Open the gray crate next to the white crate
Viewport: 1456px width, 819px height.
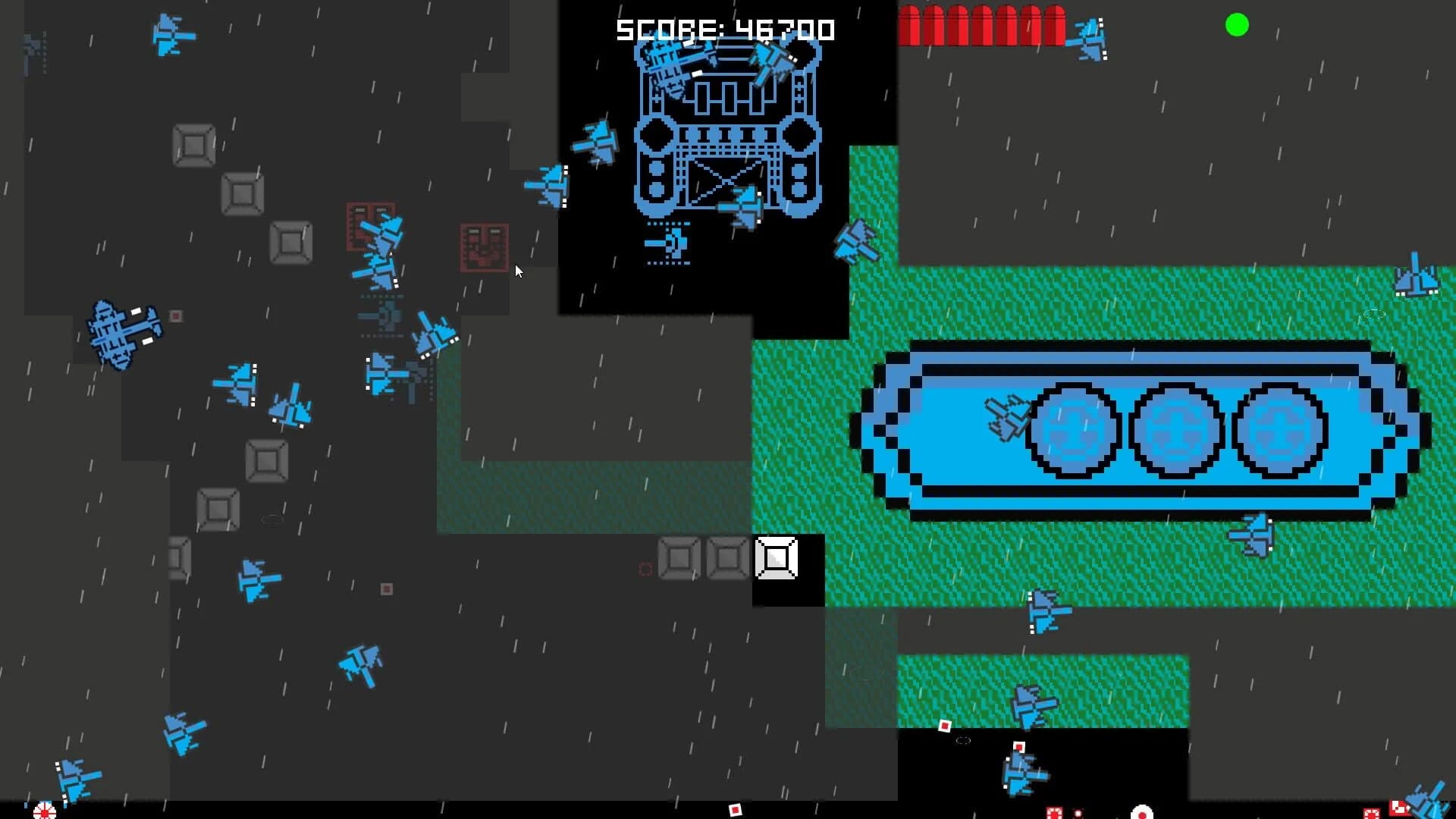click(x=726, y=559)
